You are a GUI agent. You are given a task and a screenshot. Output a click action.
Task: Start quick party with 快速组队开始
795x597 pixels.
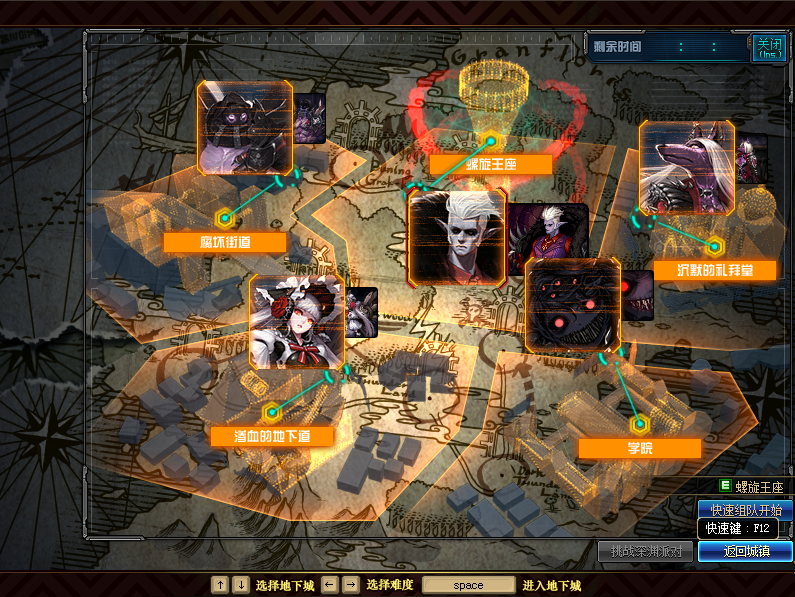point(745,510)
